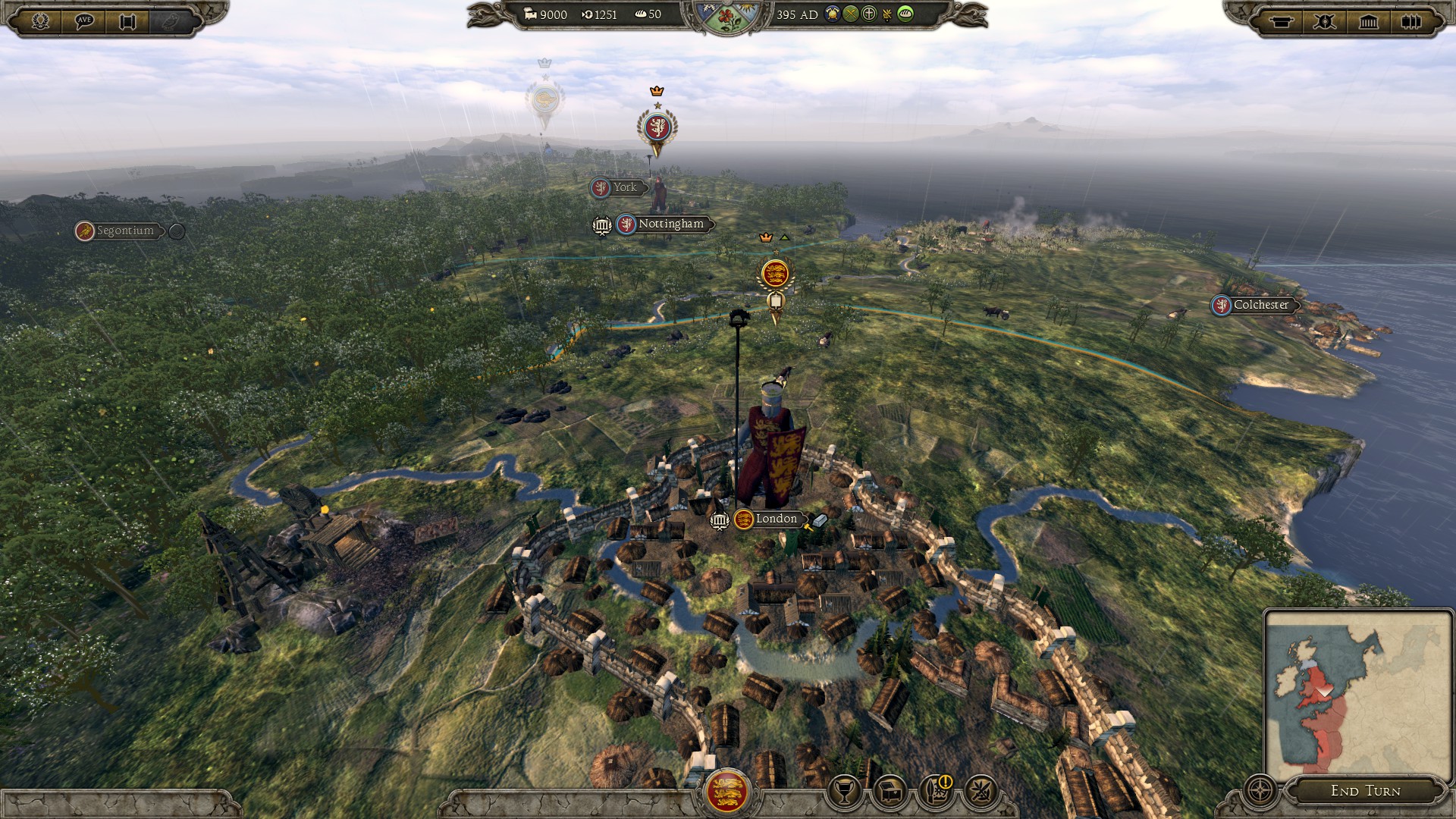Select the Colchester settlement label
This screenshot has height=819, width=1456.
coord(1260,305)
